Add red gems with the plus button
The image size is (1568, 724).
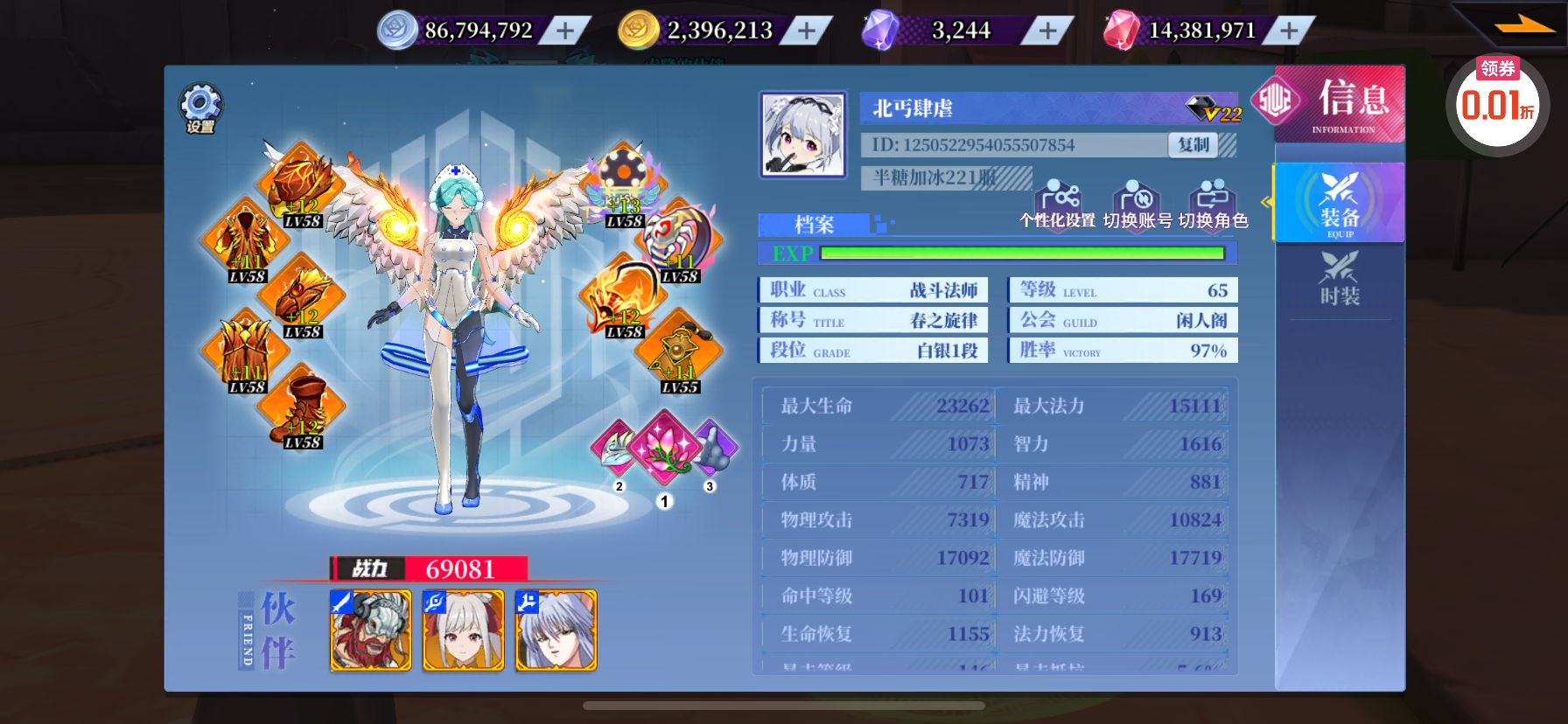pos(1289,31)
